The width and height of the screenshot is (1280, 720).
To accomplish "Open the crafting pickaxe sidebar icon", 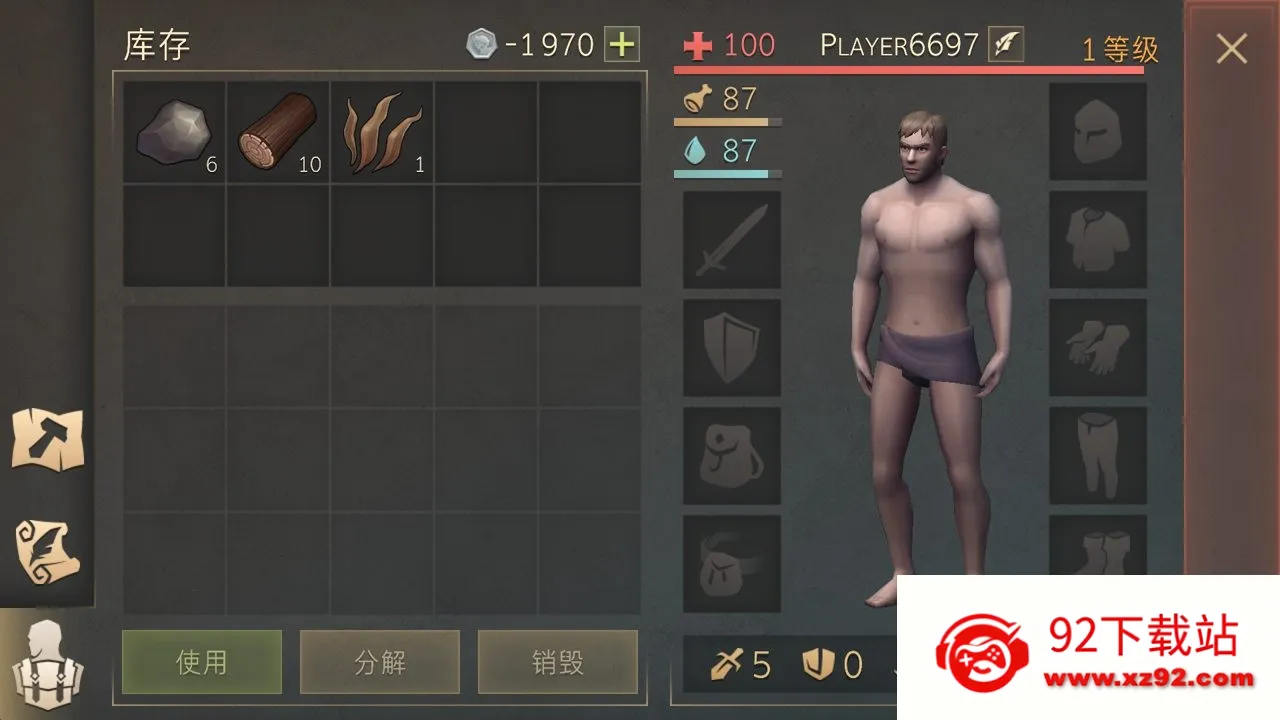I will pos(47,438).
